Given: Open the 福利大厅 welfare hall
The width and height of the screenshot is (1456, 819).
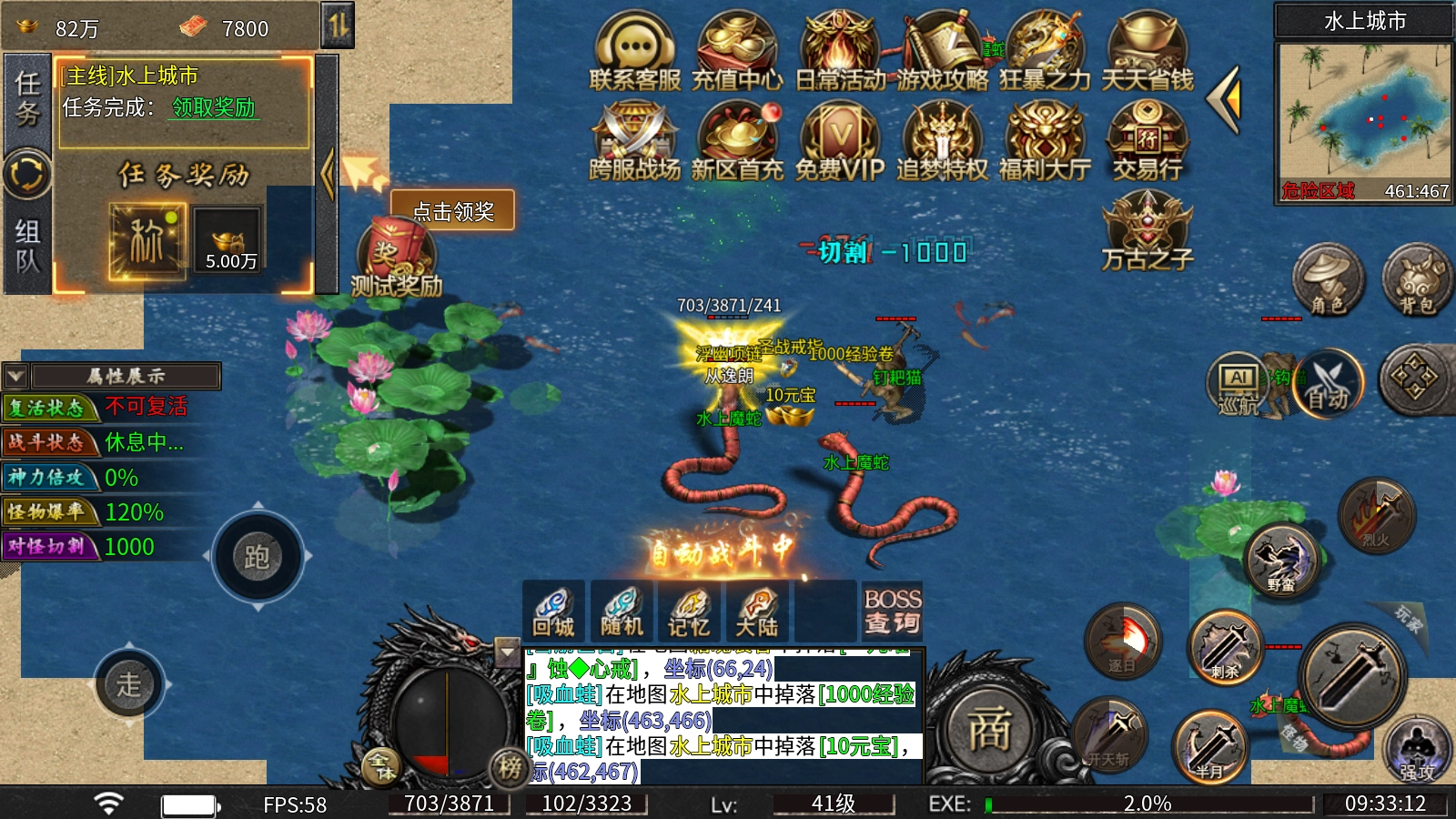Looking at the screenshot, I should (x=1045, y=141).
